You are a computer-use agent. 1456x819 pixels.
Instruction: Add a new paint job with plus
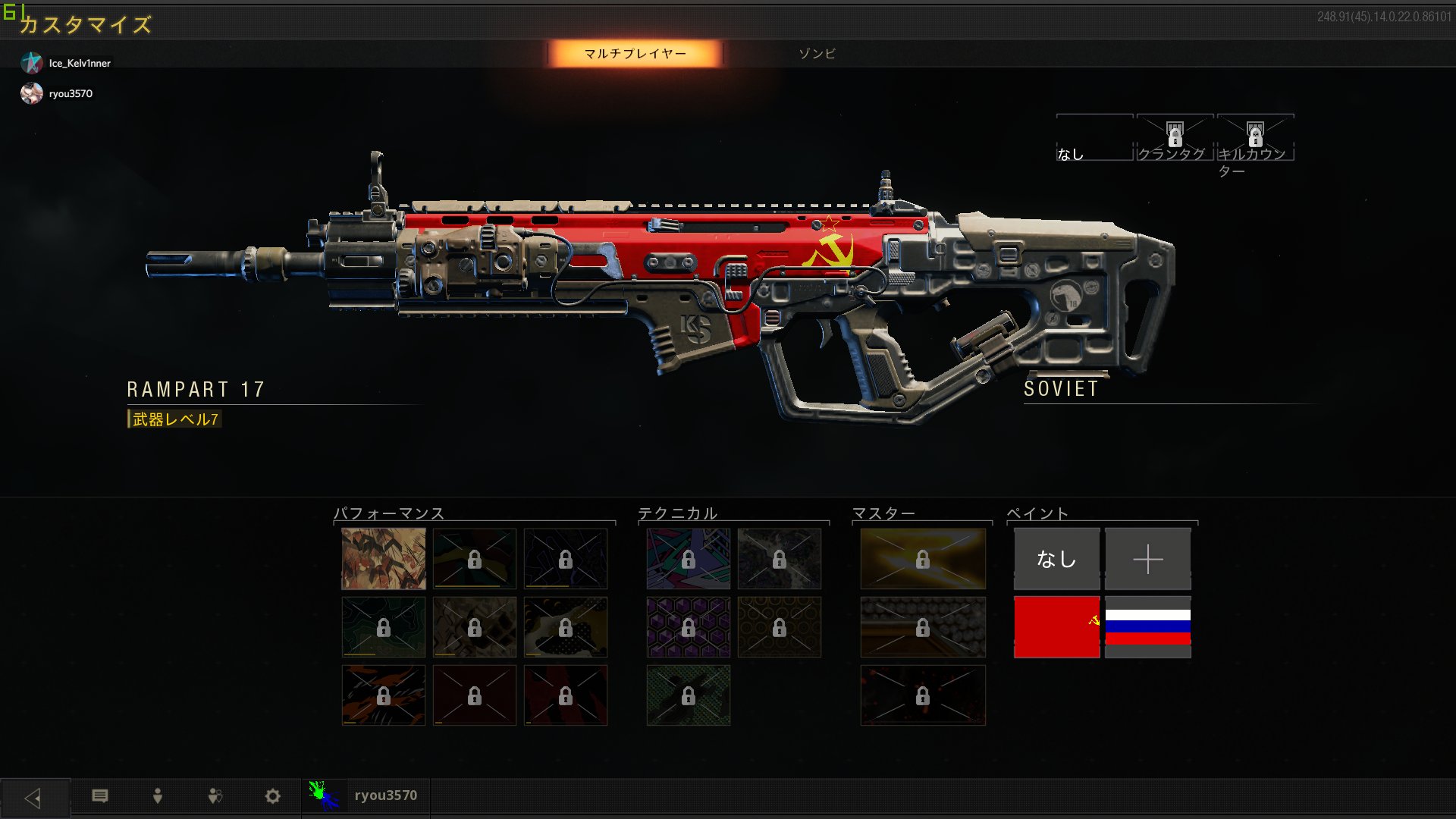point(1147,559)
